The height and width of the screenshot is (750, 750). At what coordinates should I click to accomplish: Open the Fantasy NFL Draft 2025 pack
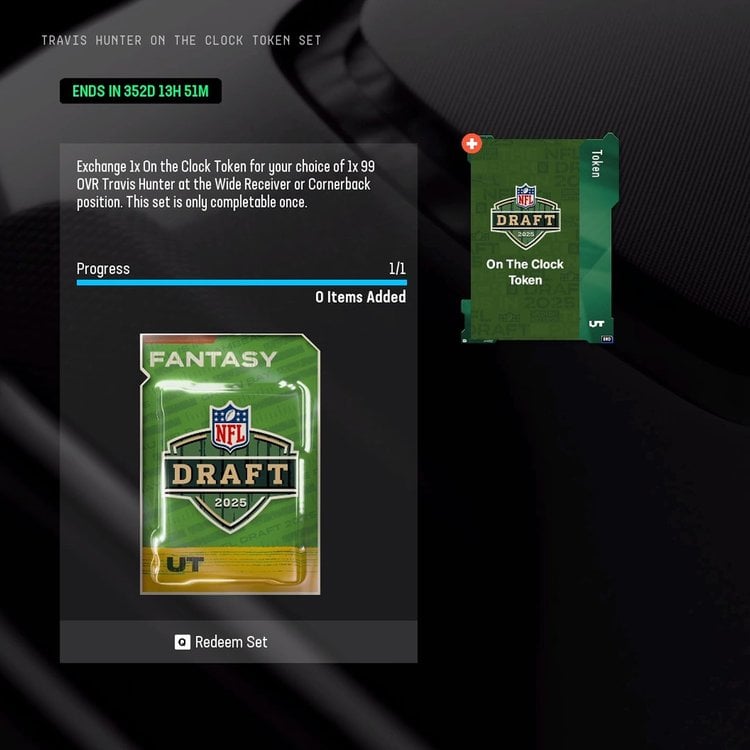(230, 464)
